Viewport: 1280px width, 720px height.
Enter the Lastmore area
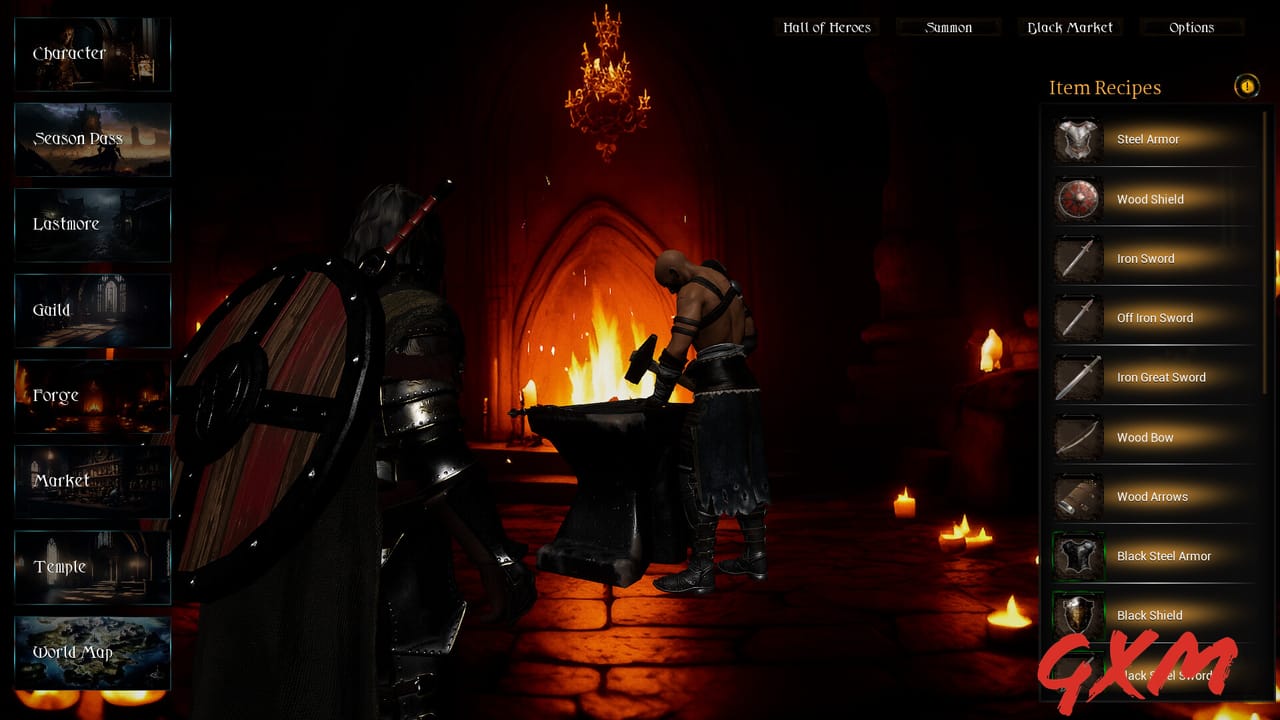(x=92, y=224)
